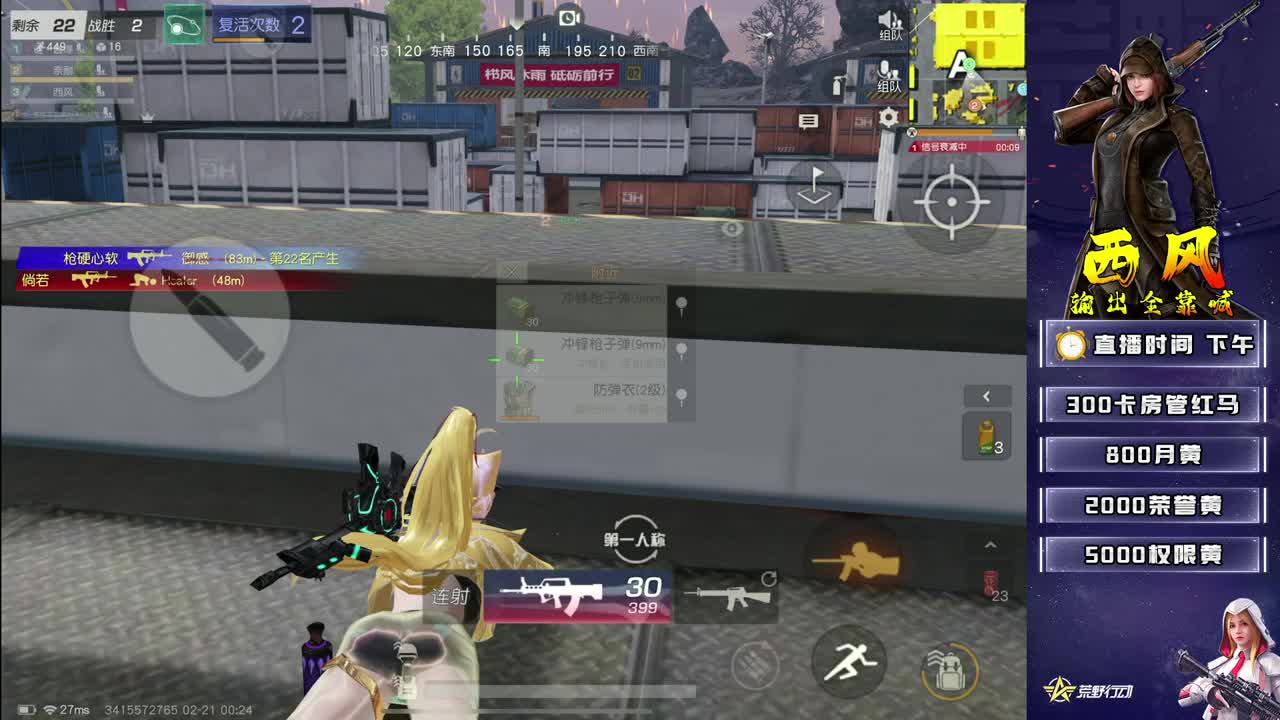Toggle team voice speaker 组队 on
The height and width of the screenshot is (720, 1280).
pyautogui.click(x=887, y=22)
